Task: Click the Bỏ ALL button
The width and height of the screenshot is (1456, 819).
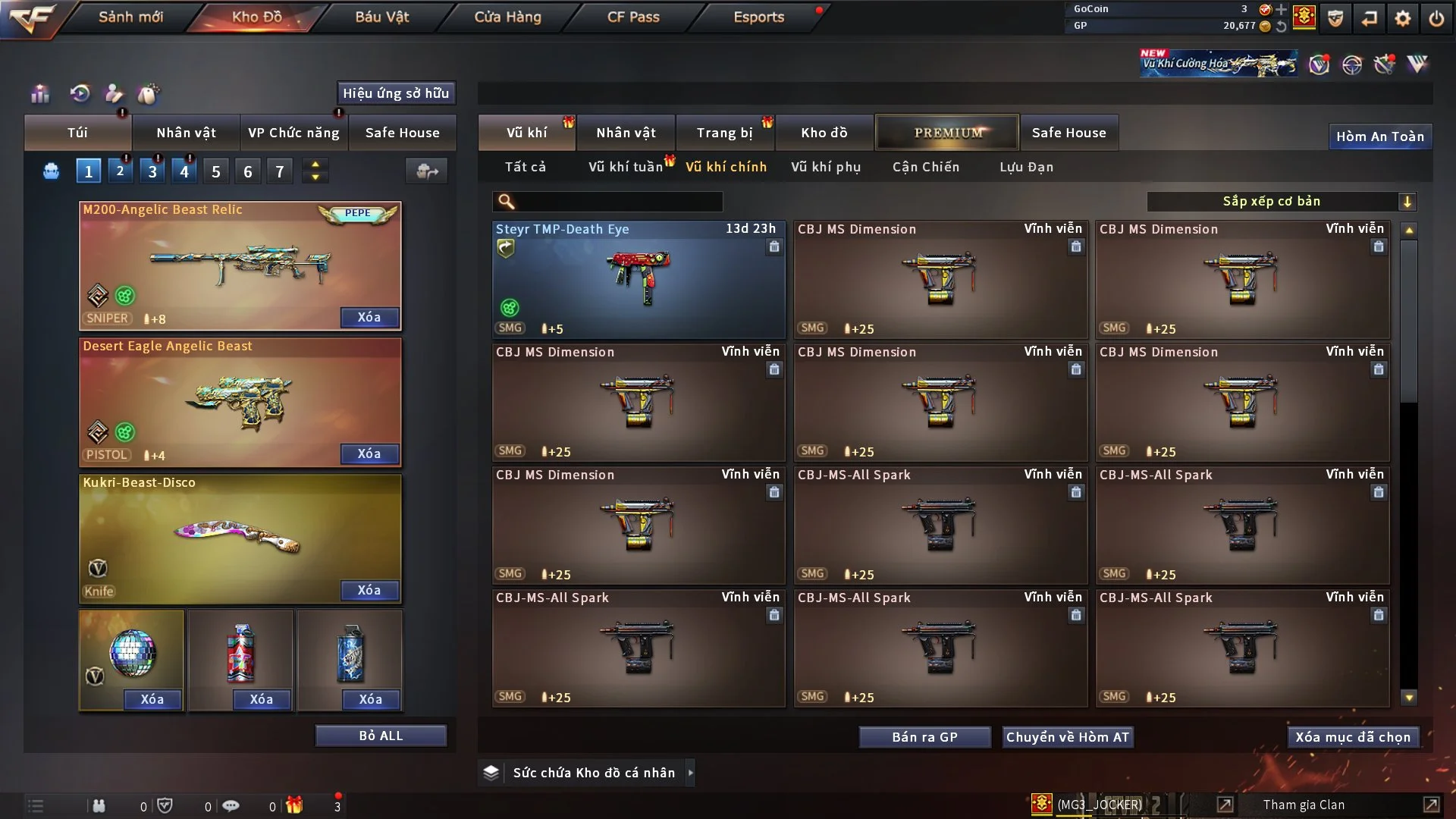Action: (x=381, y=736)
